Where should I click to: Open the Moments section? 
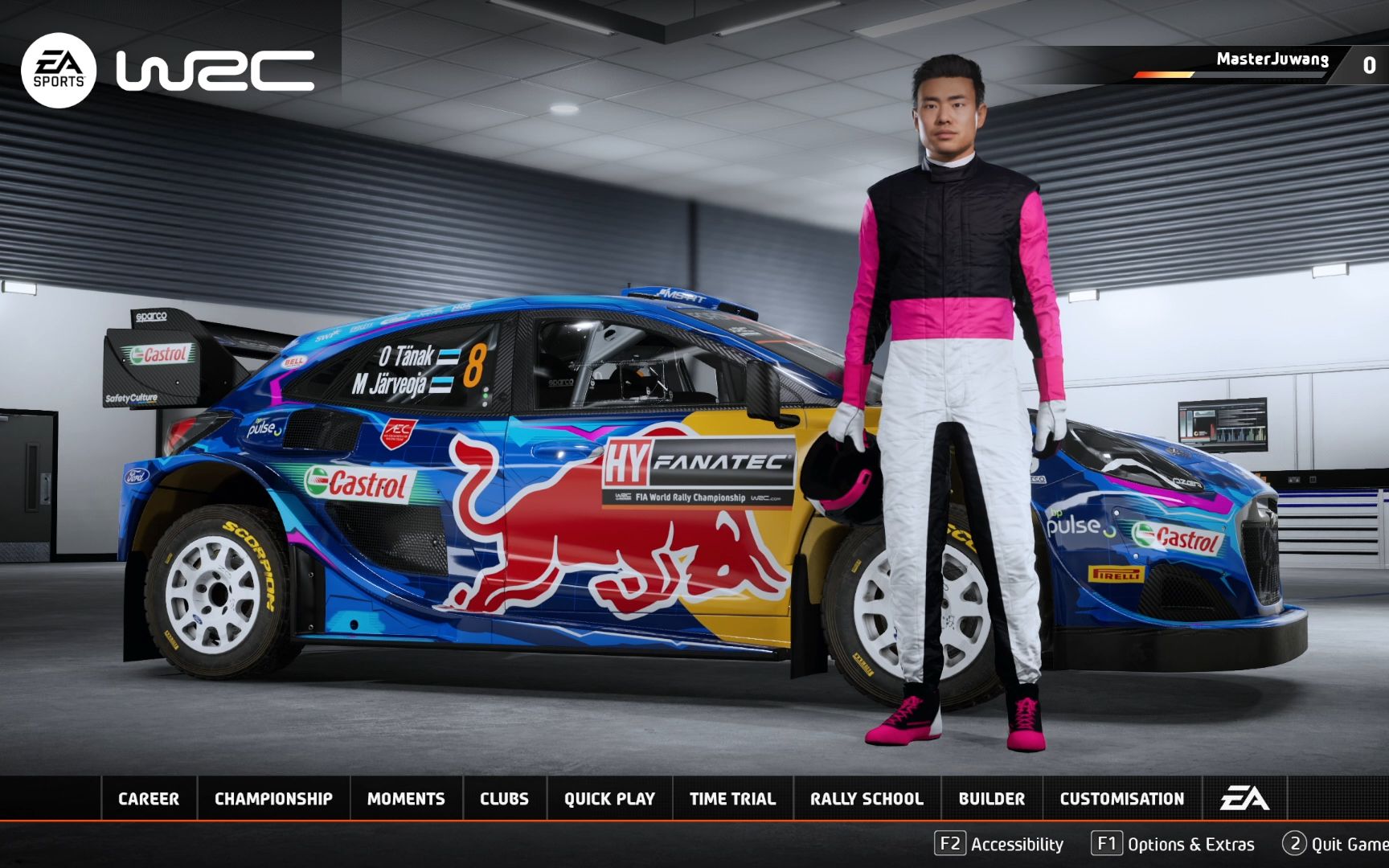(406, 799)
